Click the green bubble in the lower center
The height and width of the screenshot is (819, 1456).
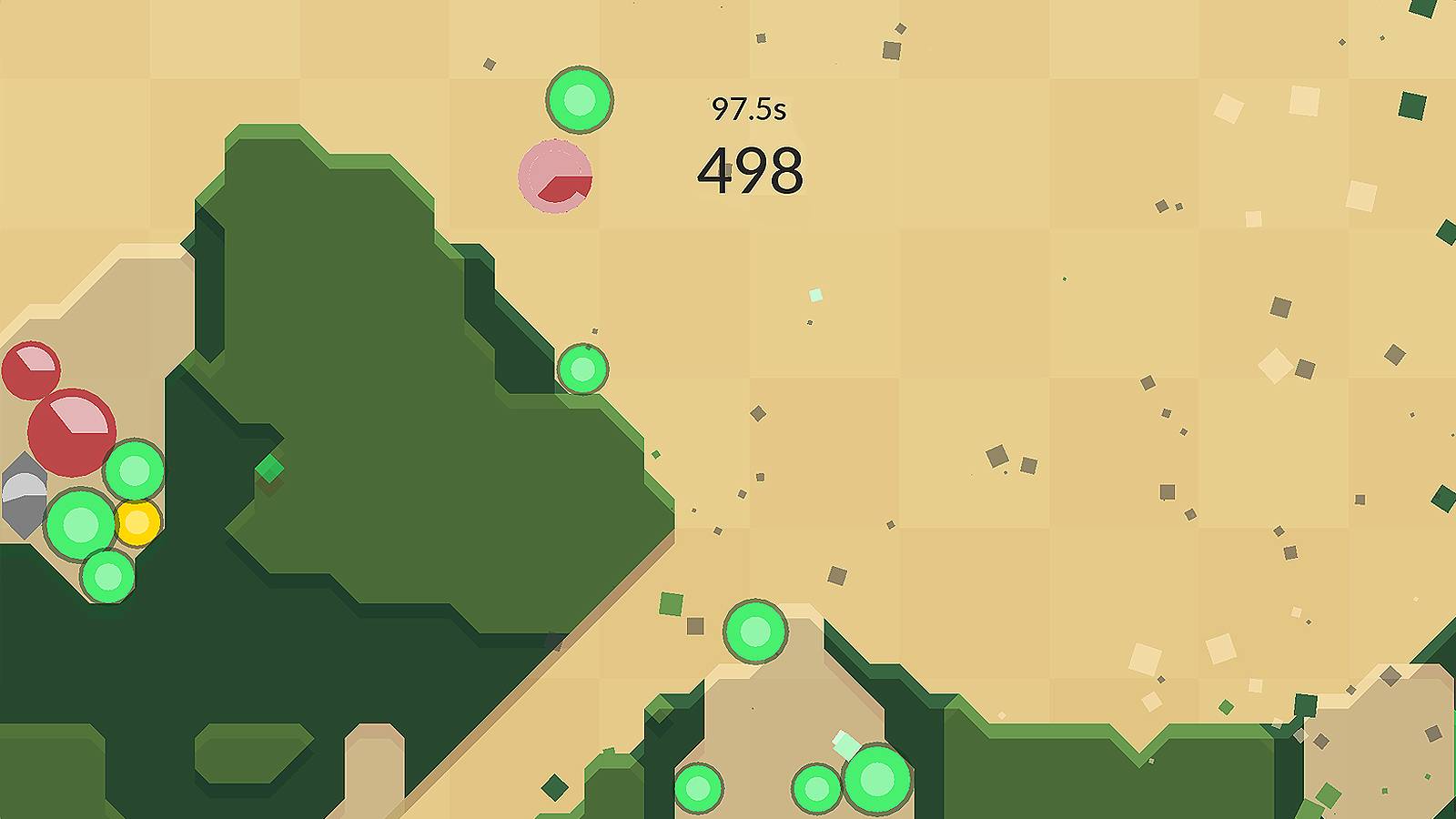(753, 632)
